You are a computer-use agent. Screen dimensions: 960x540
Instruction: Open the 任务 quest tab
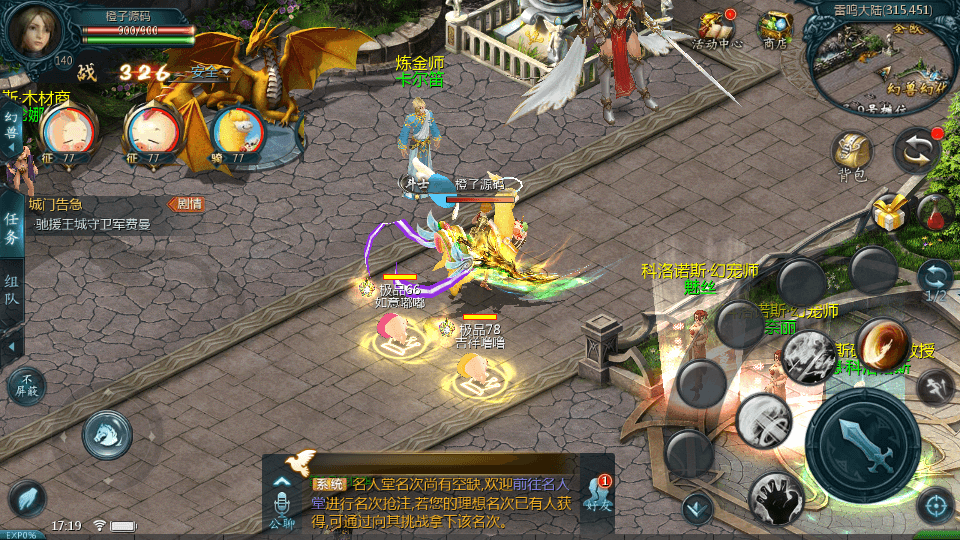(11, 228)
